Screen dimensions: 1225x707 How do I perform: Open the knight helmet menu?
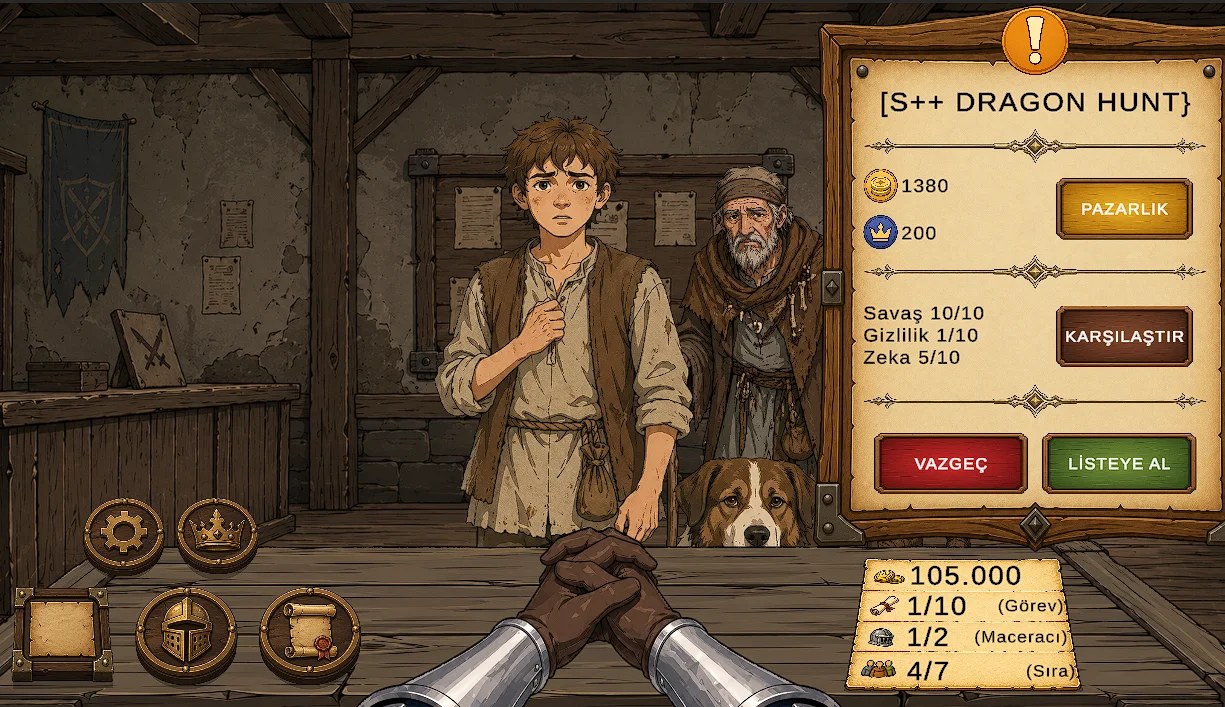click(186, 632)
